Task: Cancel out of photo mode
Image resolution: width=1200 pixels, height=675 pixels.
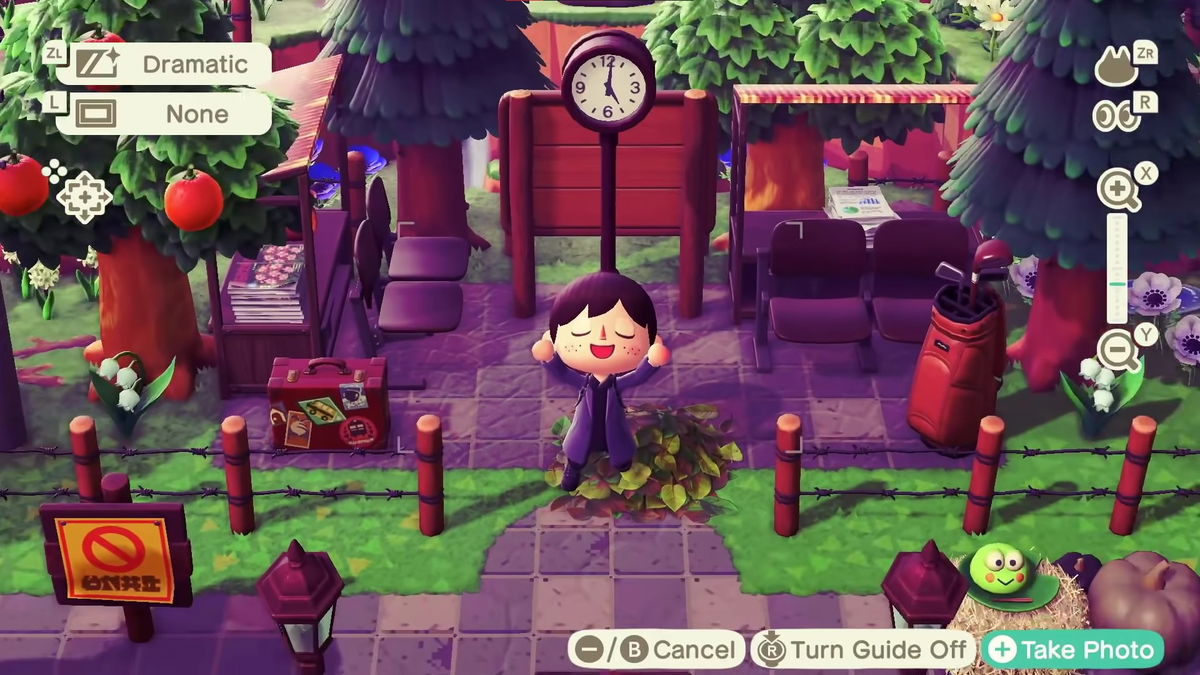Action: 656,650
